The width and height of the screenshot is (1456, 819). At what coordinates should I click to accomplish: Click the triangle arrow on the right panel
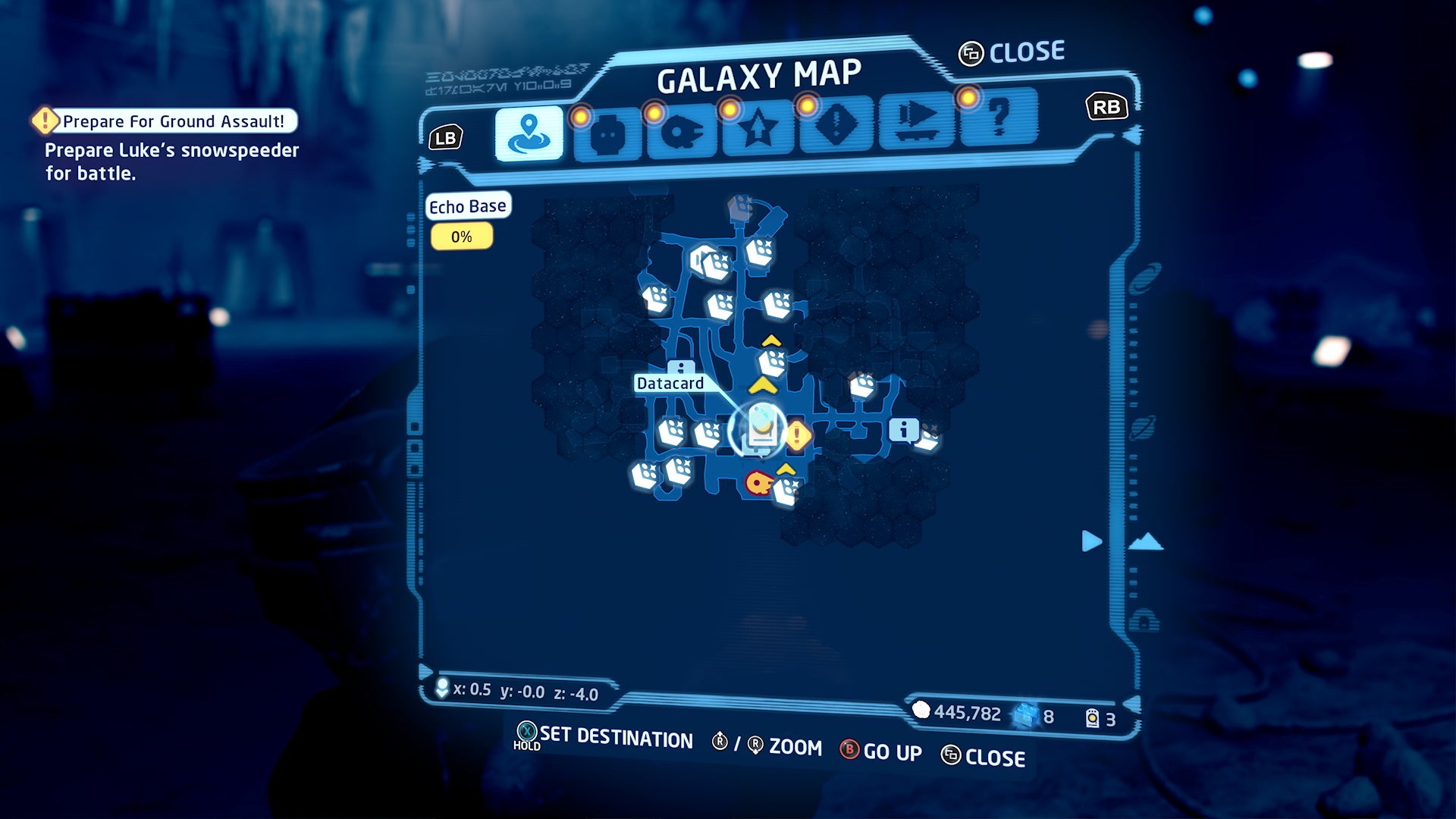point(1090,541)
